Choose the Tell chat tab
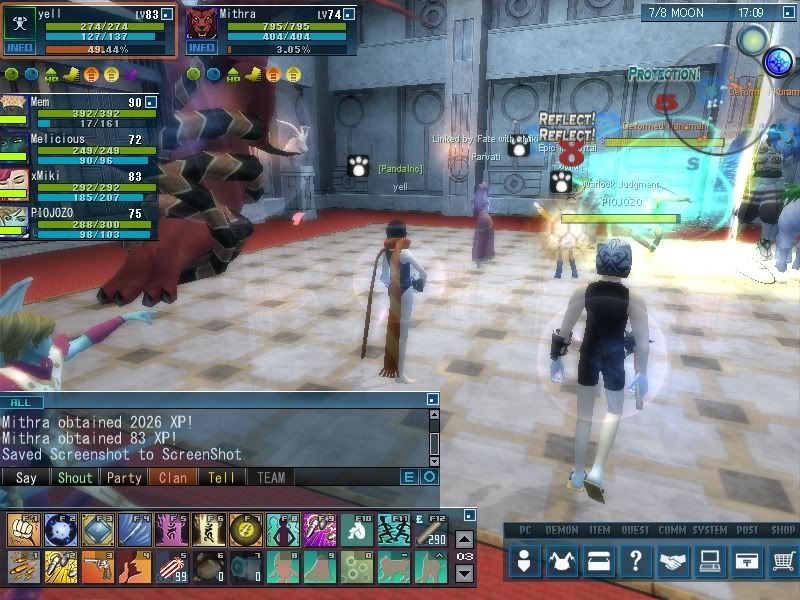The image size is (800, 600). click(x=221, y=478)
